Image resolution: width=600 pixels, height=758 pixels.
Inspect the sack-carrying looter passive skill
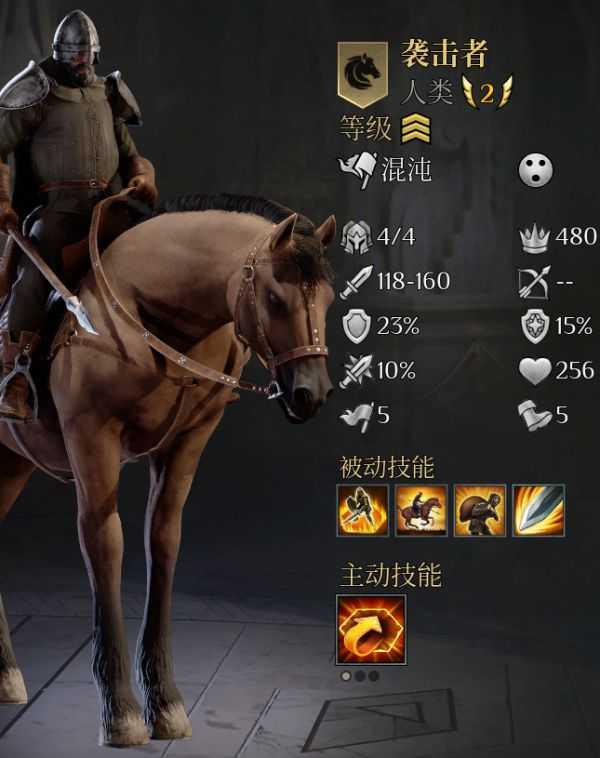point(480,510)
